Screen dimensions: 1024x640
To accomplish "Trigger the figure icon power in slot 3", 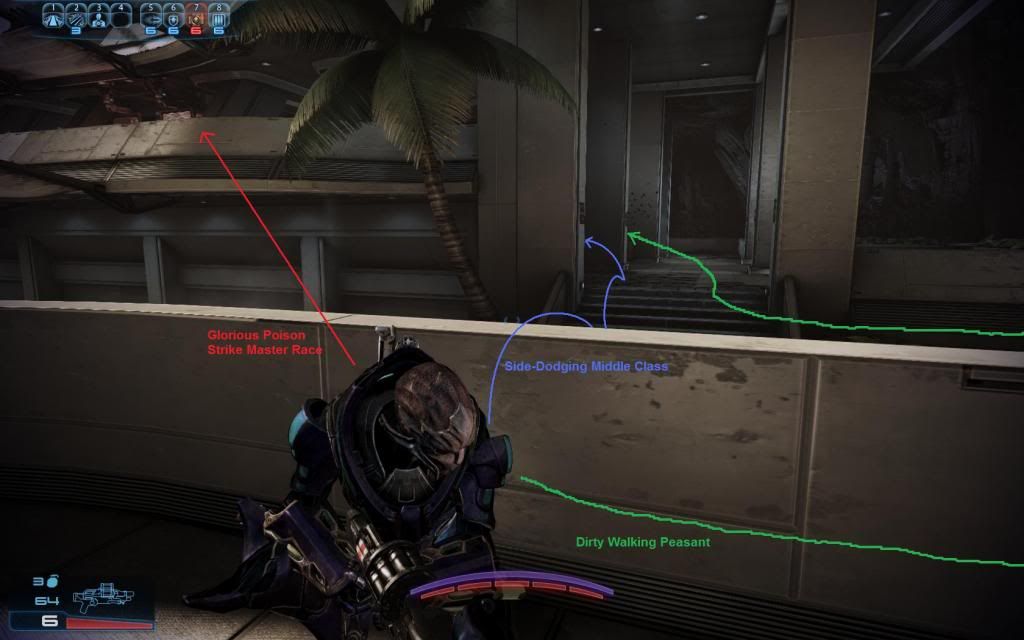I will point(98,17).
